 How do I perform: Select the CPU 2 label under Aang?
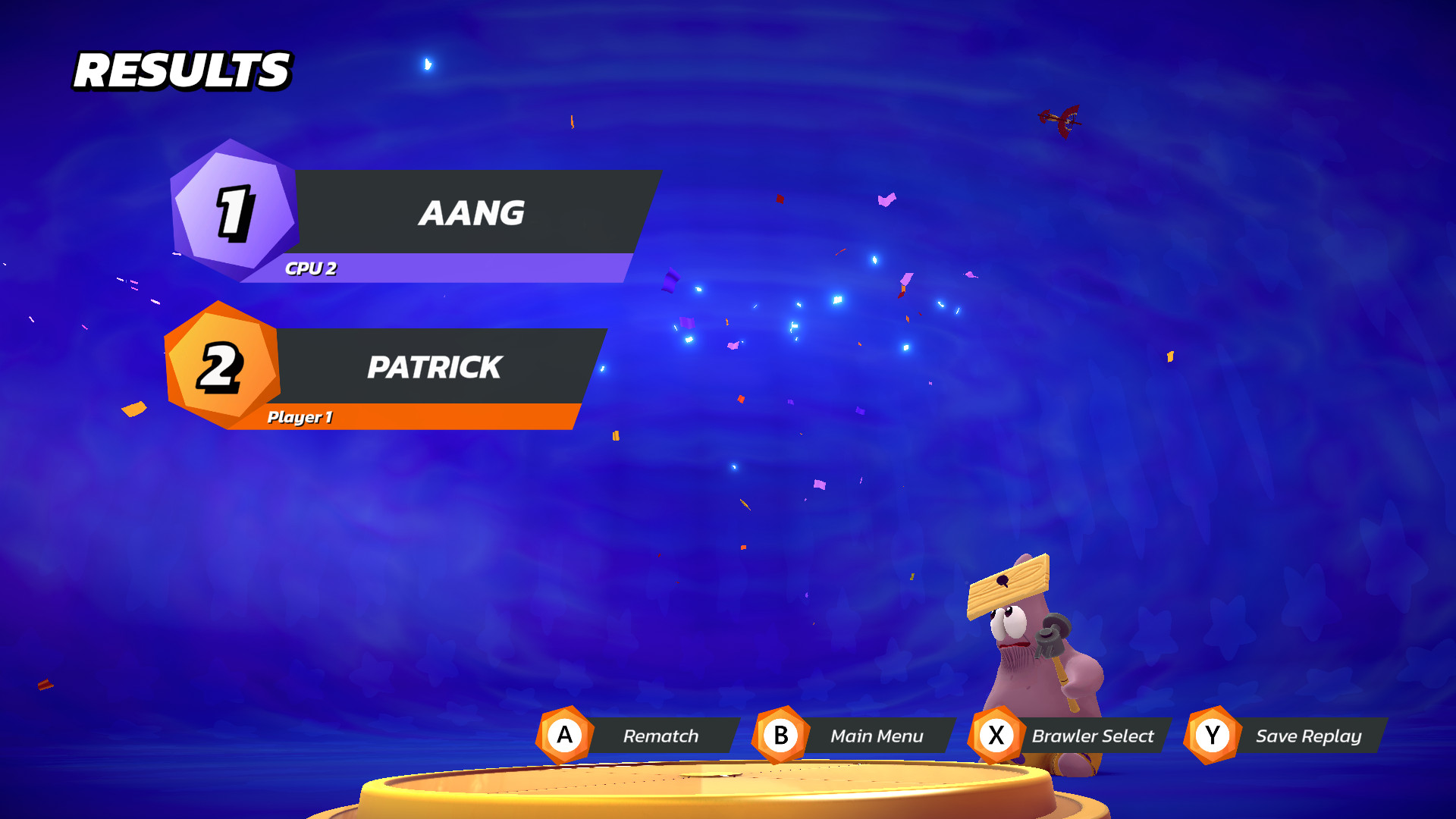point(312,267)
